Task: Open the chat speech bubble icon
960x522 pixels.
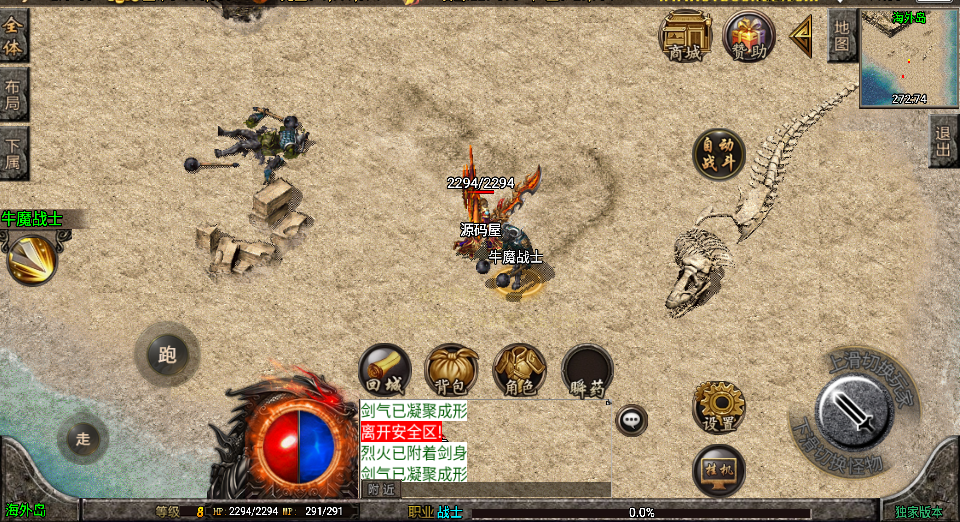Action: [631, 420]
